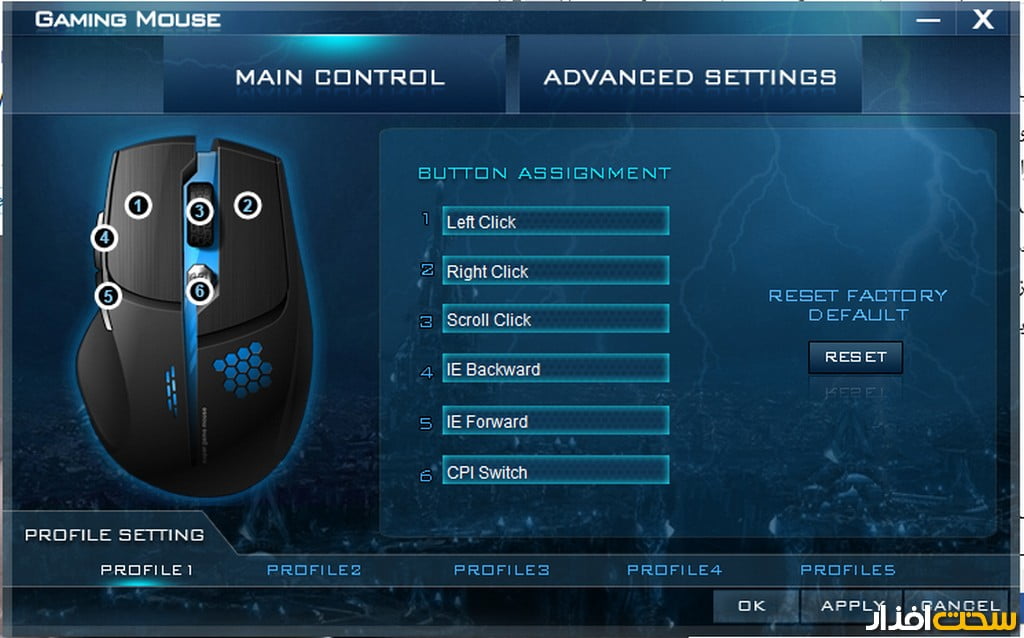Change the Right Click button assignment
Image resolution: width=1024 pixels, height=638 pixels.
555,271
